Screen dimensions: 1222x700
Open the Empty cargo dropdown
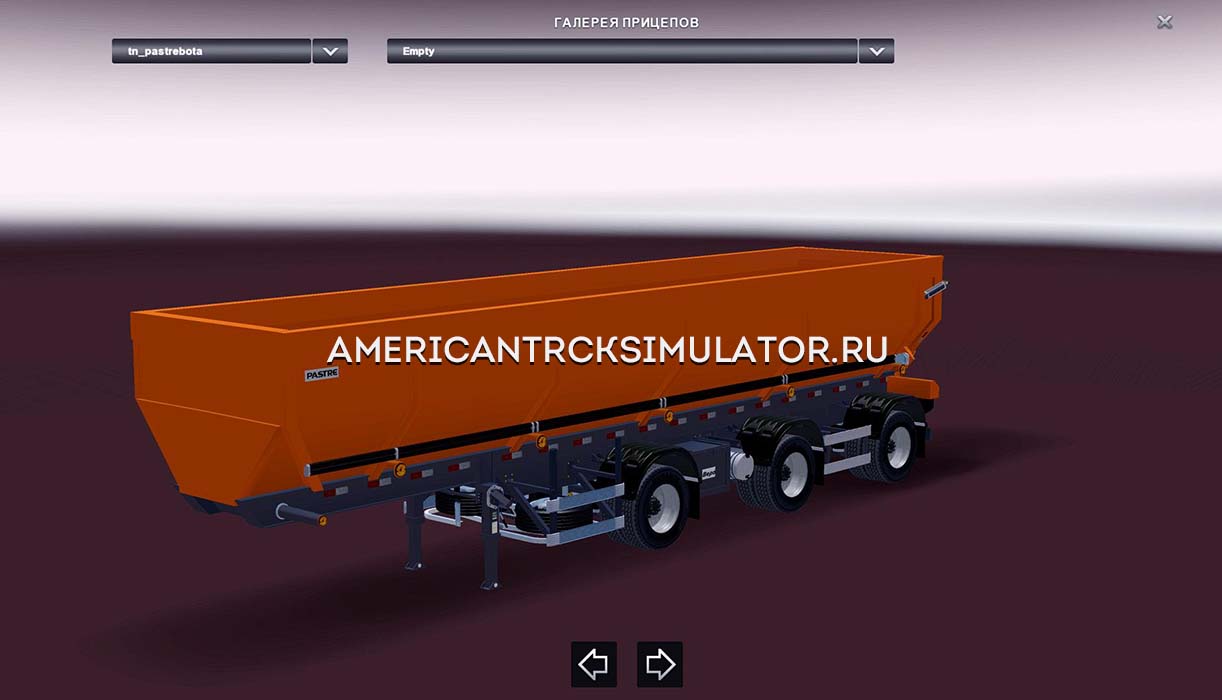(x=621, y=51)
